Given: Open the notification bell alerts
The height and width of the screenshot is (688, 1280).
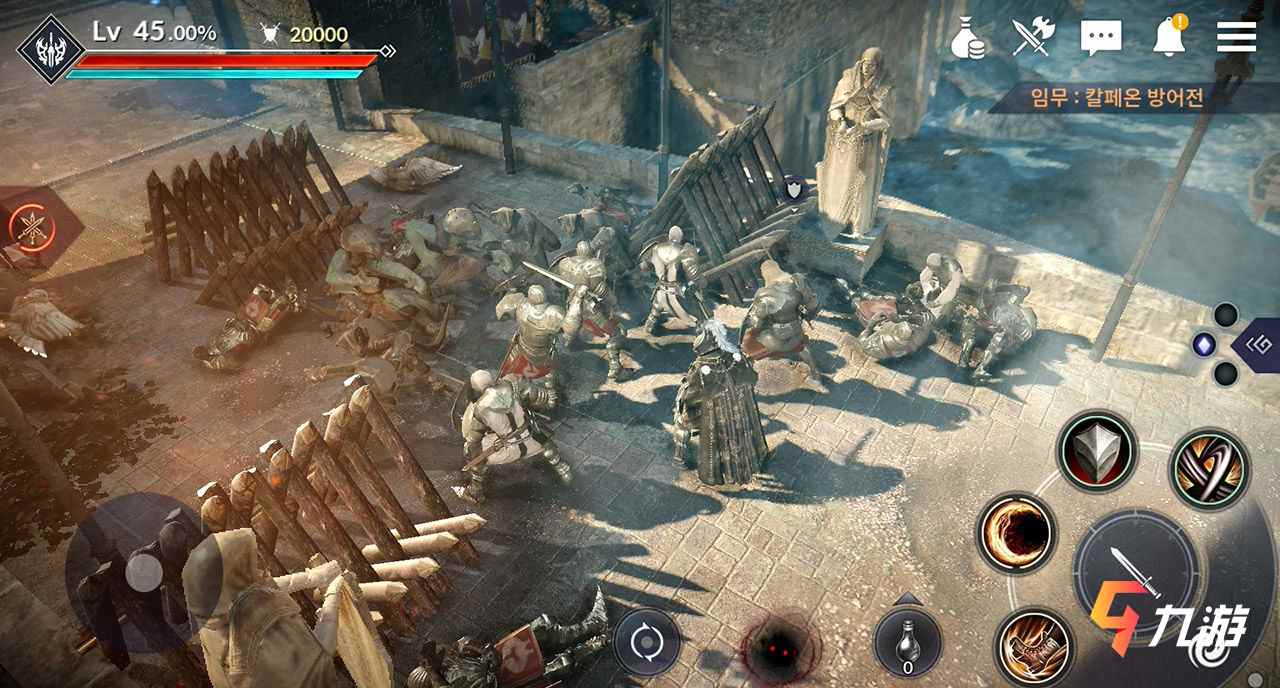Looking at the screenshot, I should pyautogui.click(x=1169, y=37).
